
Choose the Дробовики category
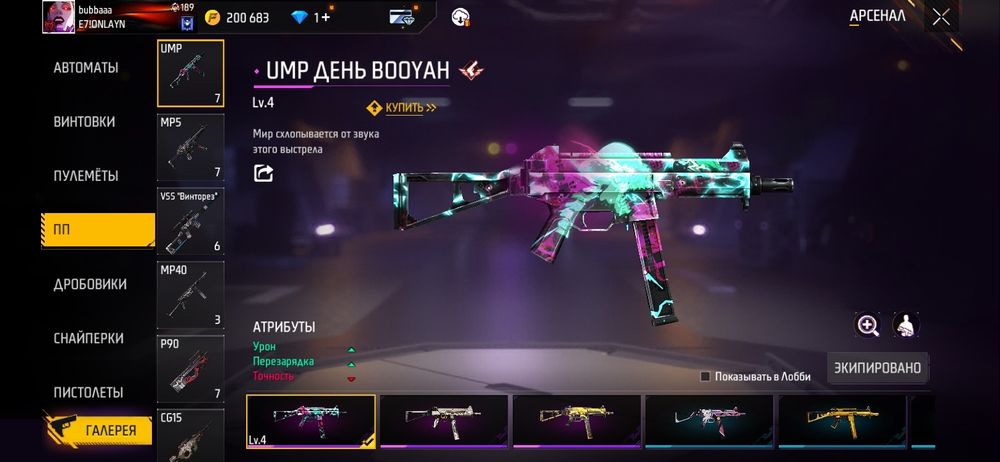[90, 284]
